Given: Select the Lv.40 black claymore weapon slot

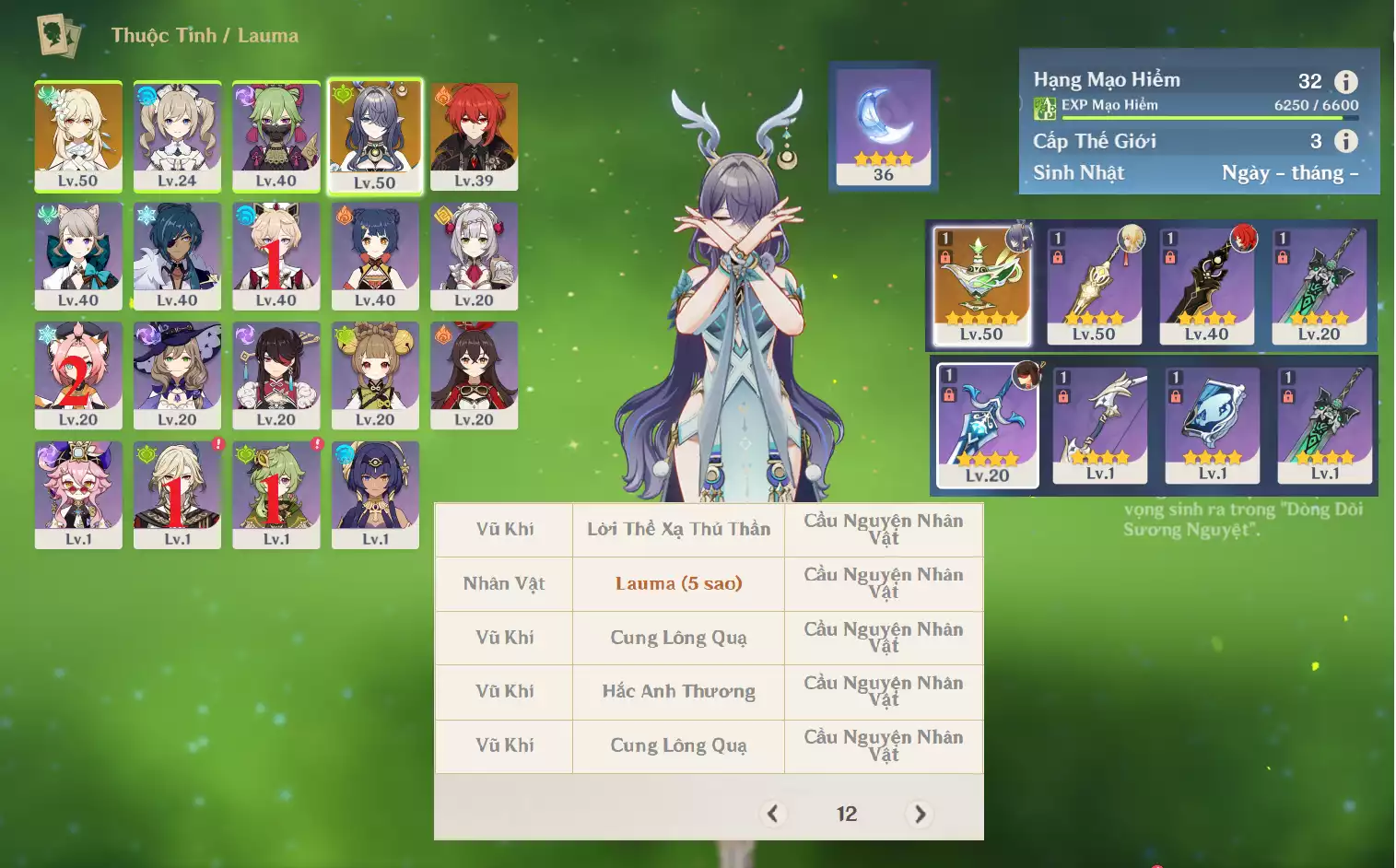Looking at the screenshot, I should pyautogui.click(x=1206, y=286).
